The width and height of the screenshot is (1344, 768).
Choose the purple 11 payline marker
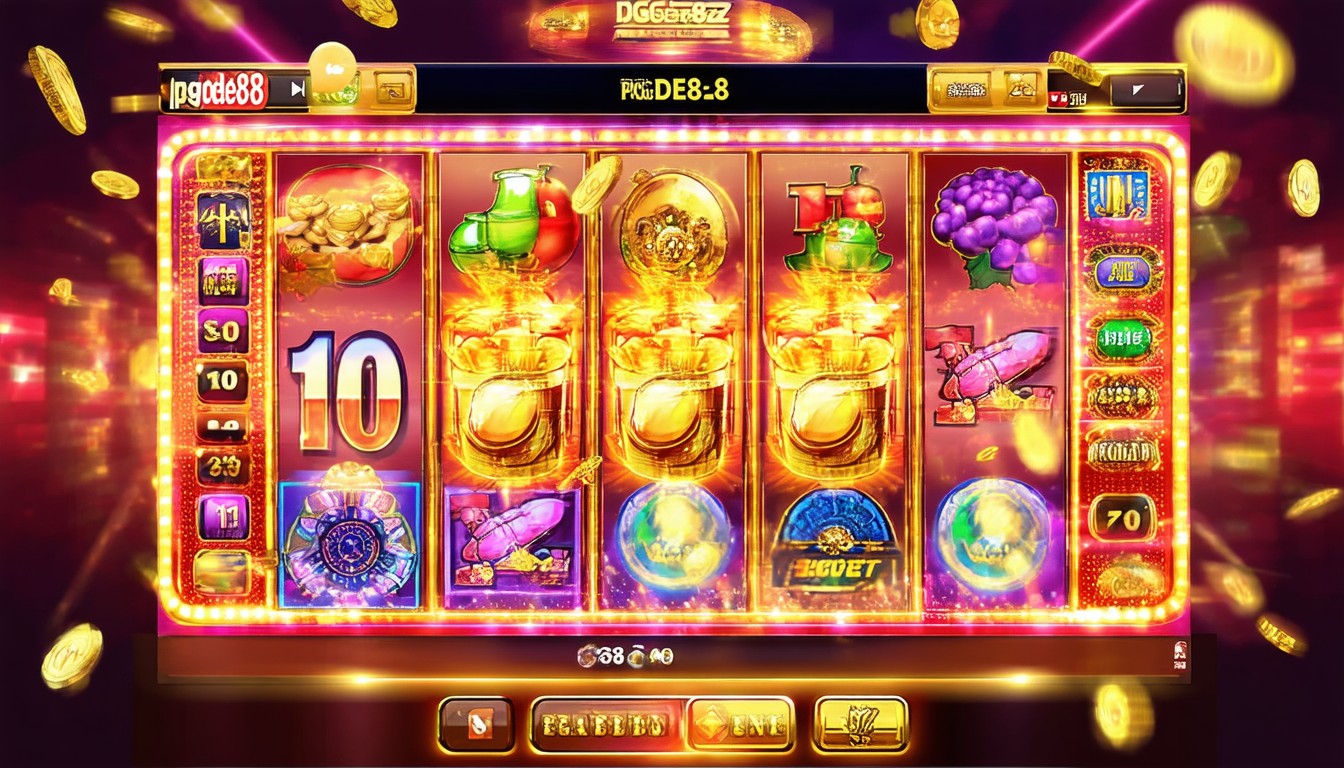coord(222,516)
